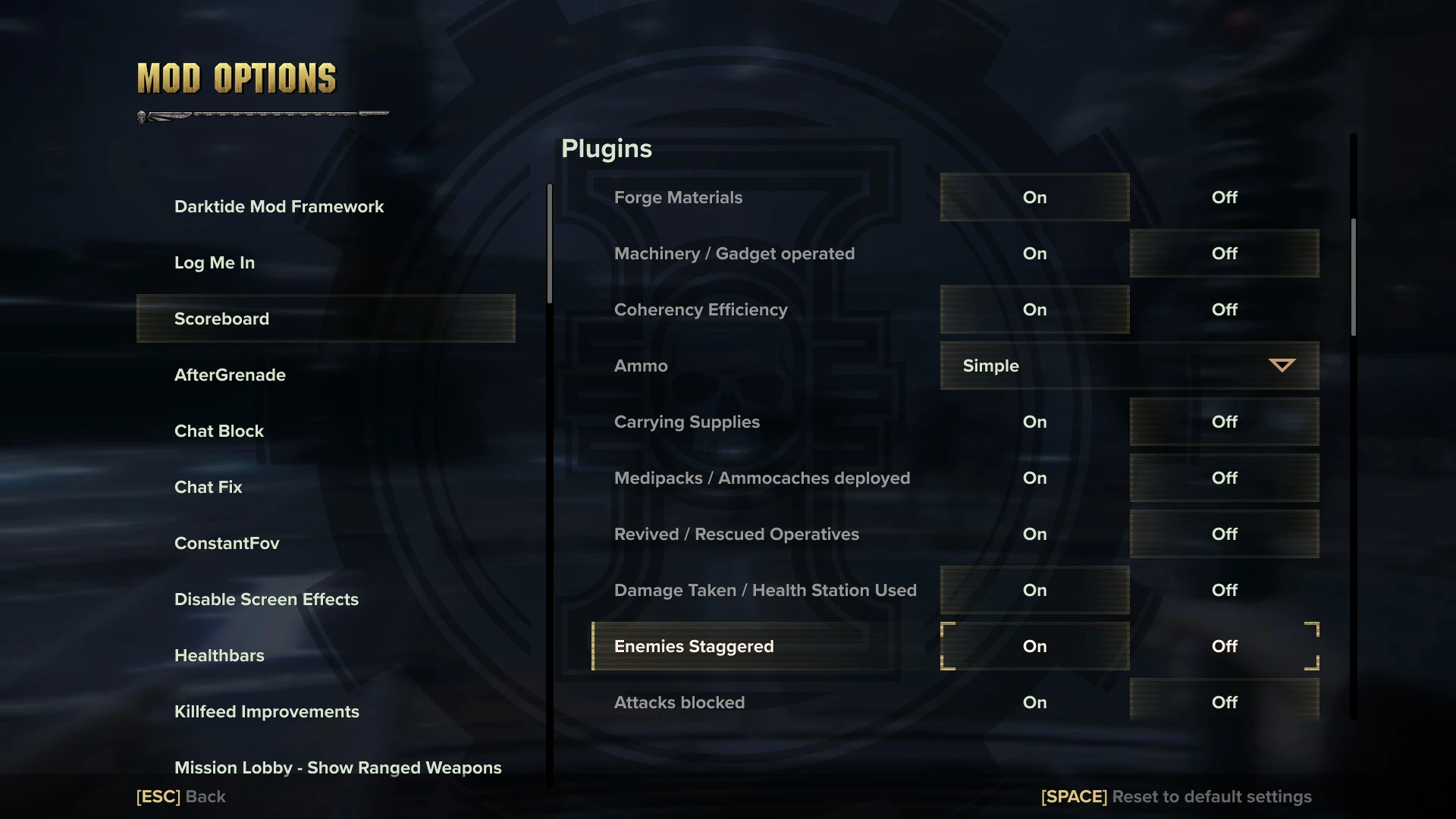Select the Darktide Mod Framework entry
This screenshot has width=1456, height=819.
coord(279,206)
